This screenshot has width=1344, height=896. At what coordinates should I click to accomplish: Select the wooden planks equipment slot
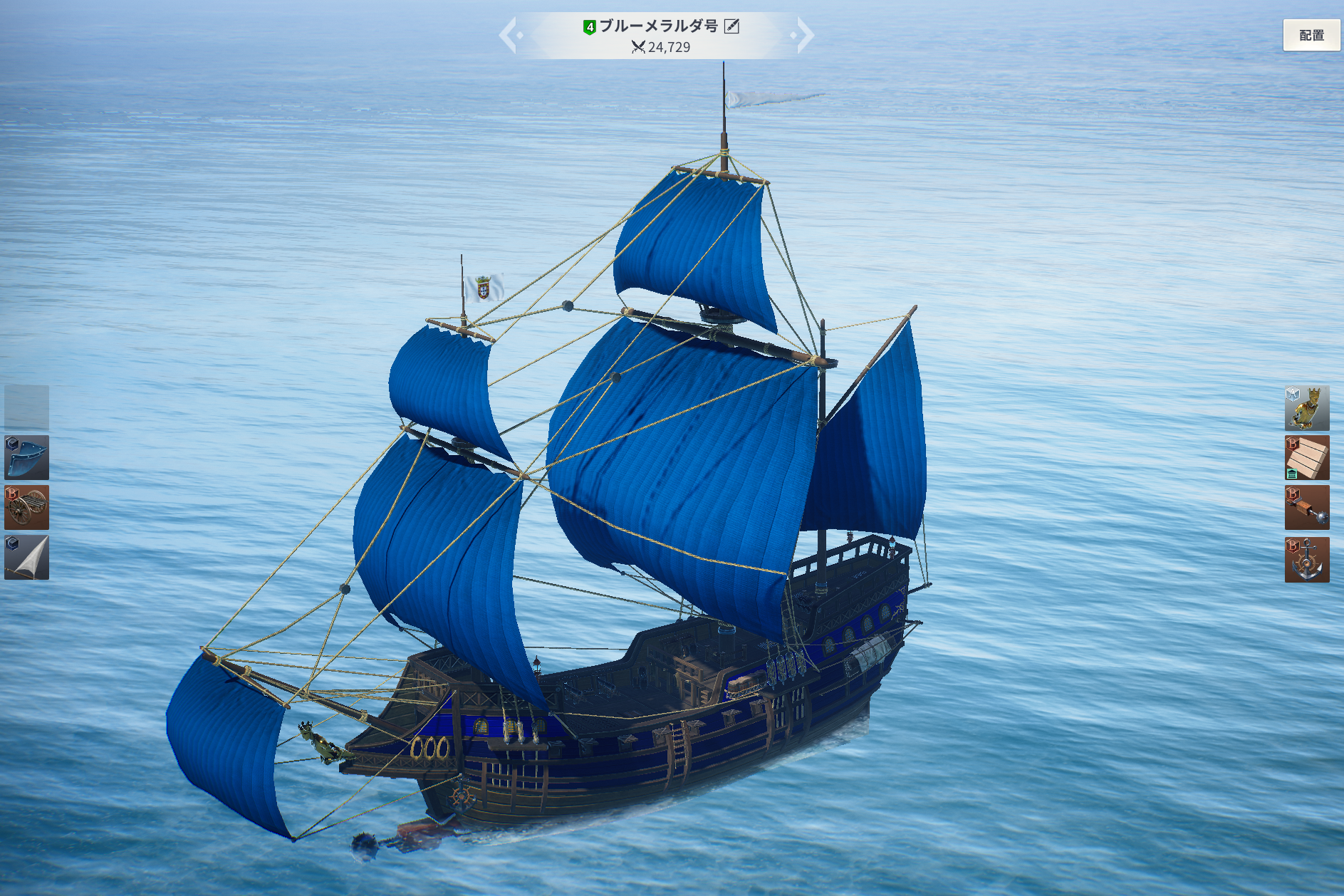pos(1306,458)
